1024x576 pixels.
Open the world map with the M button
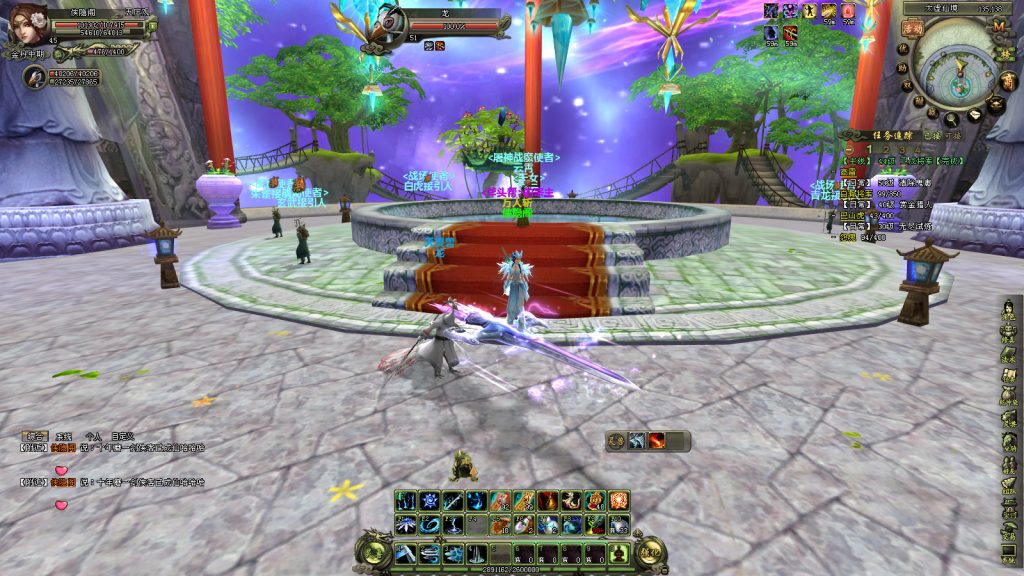(x=998, y=27)
